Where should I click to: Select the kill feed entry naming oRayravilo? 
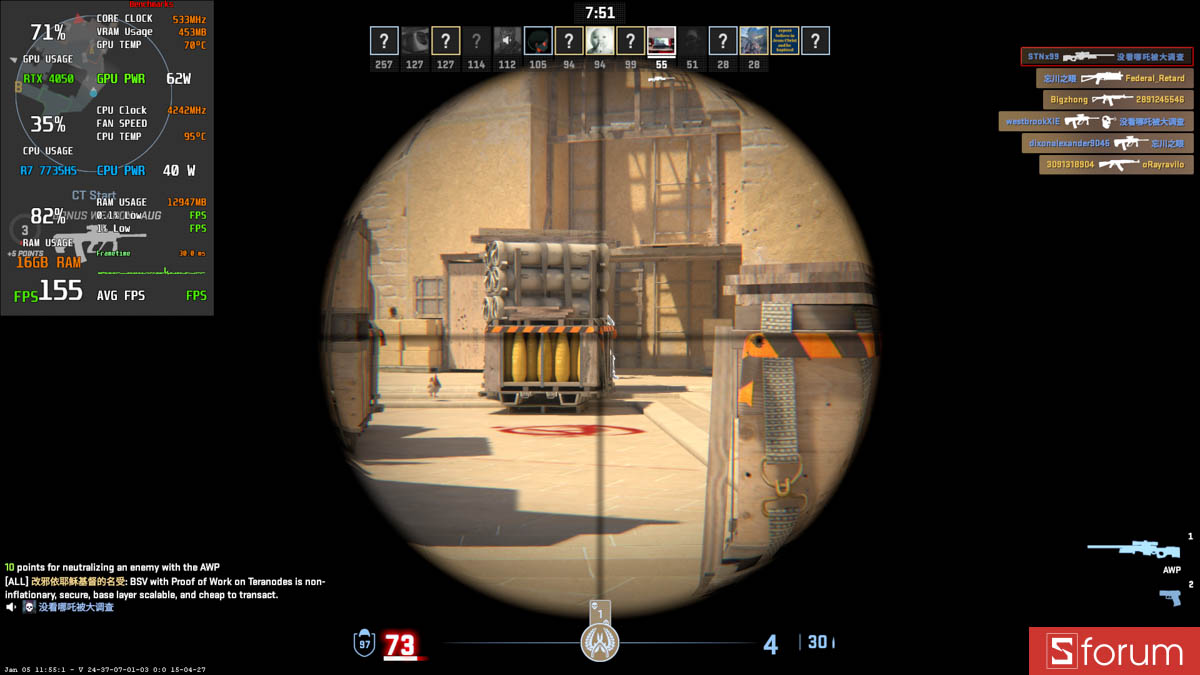[1115, 165]
